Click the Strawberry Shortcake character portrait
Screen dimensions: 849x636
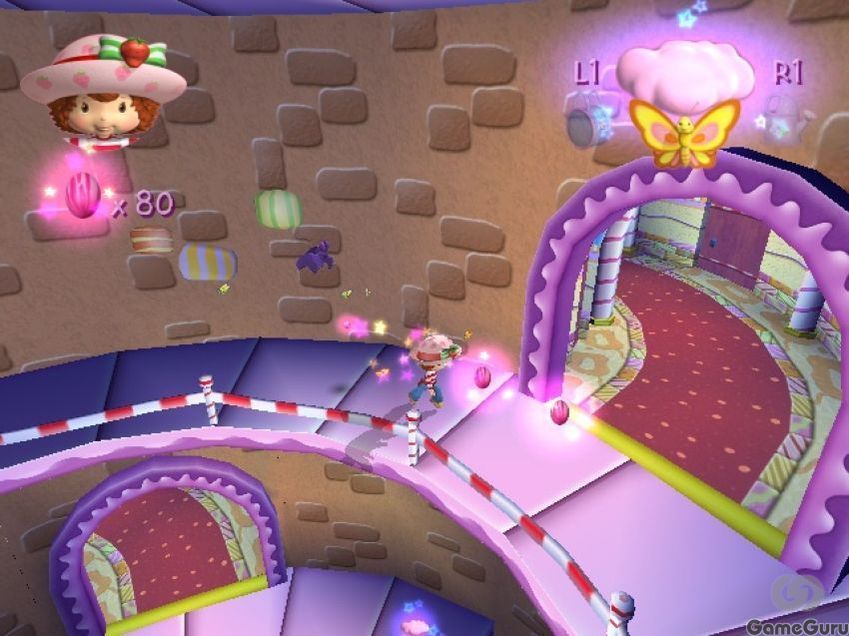[102, 90]
